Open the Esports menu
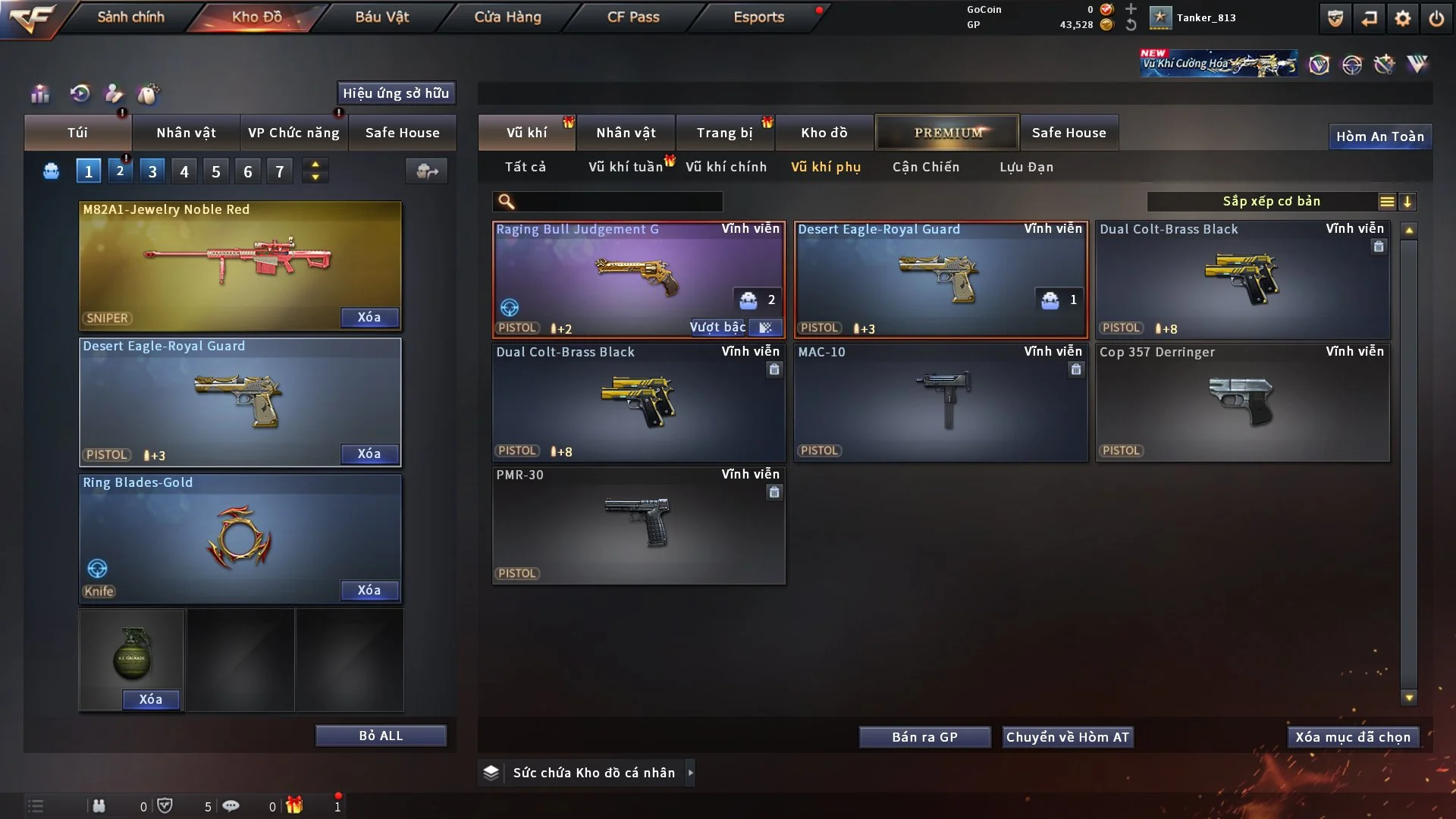Viewport: 1456px width, 819px height. point(758,17)
